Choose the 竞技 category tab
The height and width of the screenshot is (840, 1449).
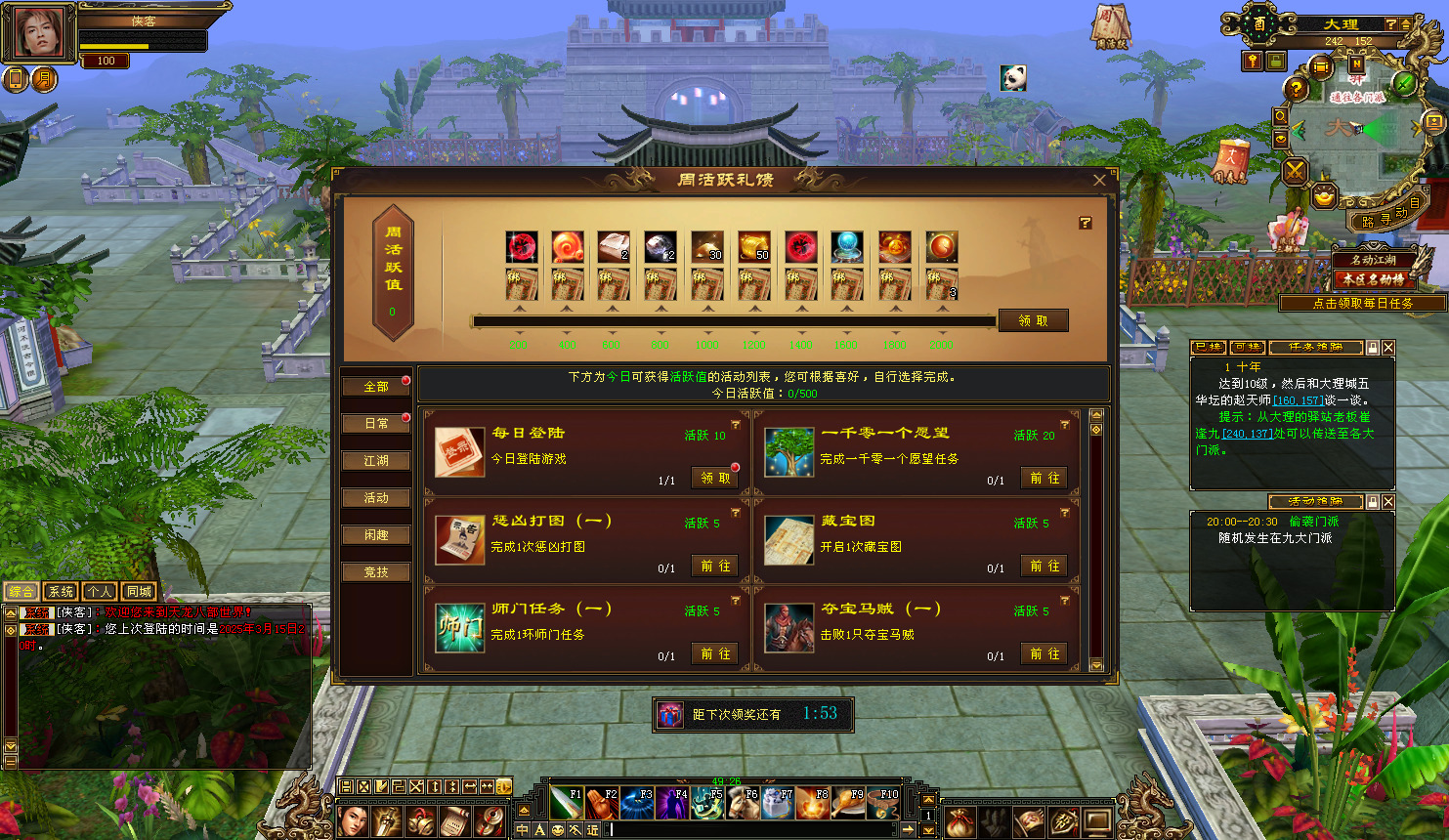tap(376, 572)
